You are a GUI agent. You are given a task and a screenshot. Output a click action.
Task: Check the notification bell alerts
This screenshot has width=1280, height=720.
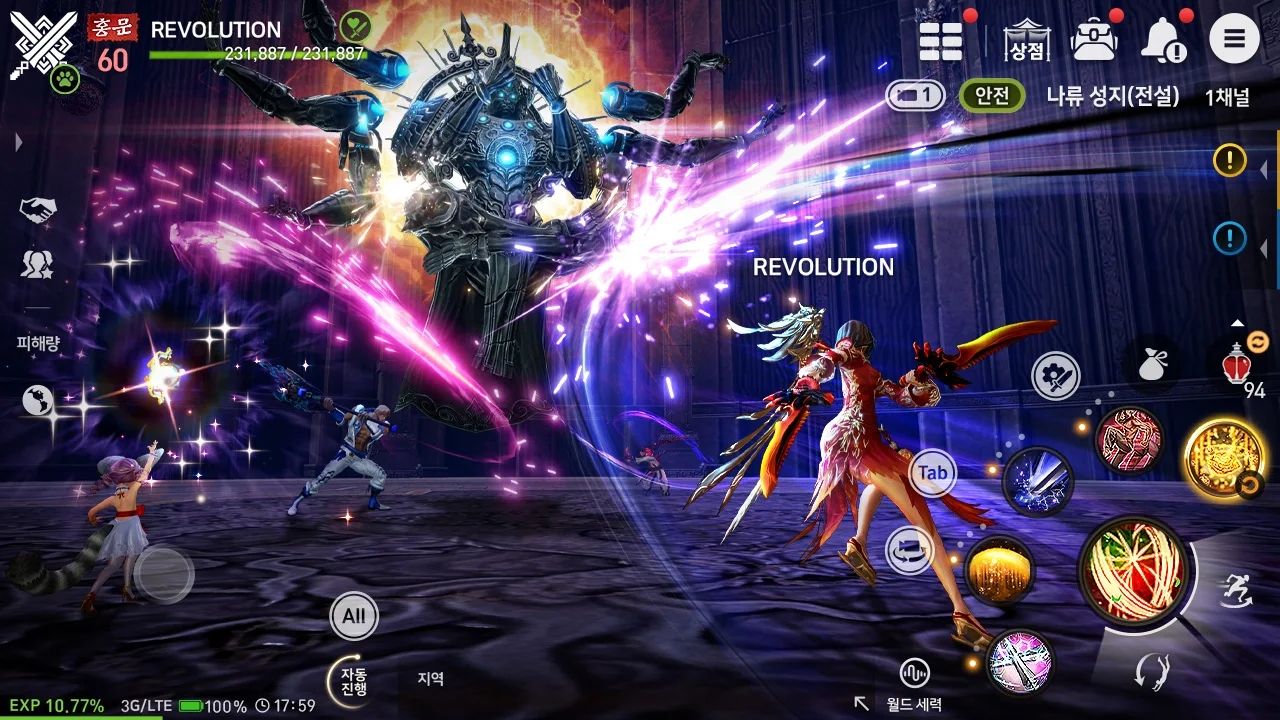coord(1164,41)
